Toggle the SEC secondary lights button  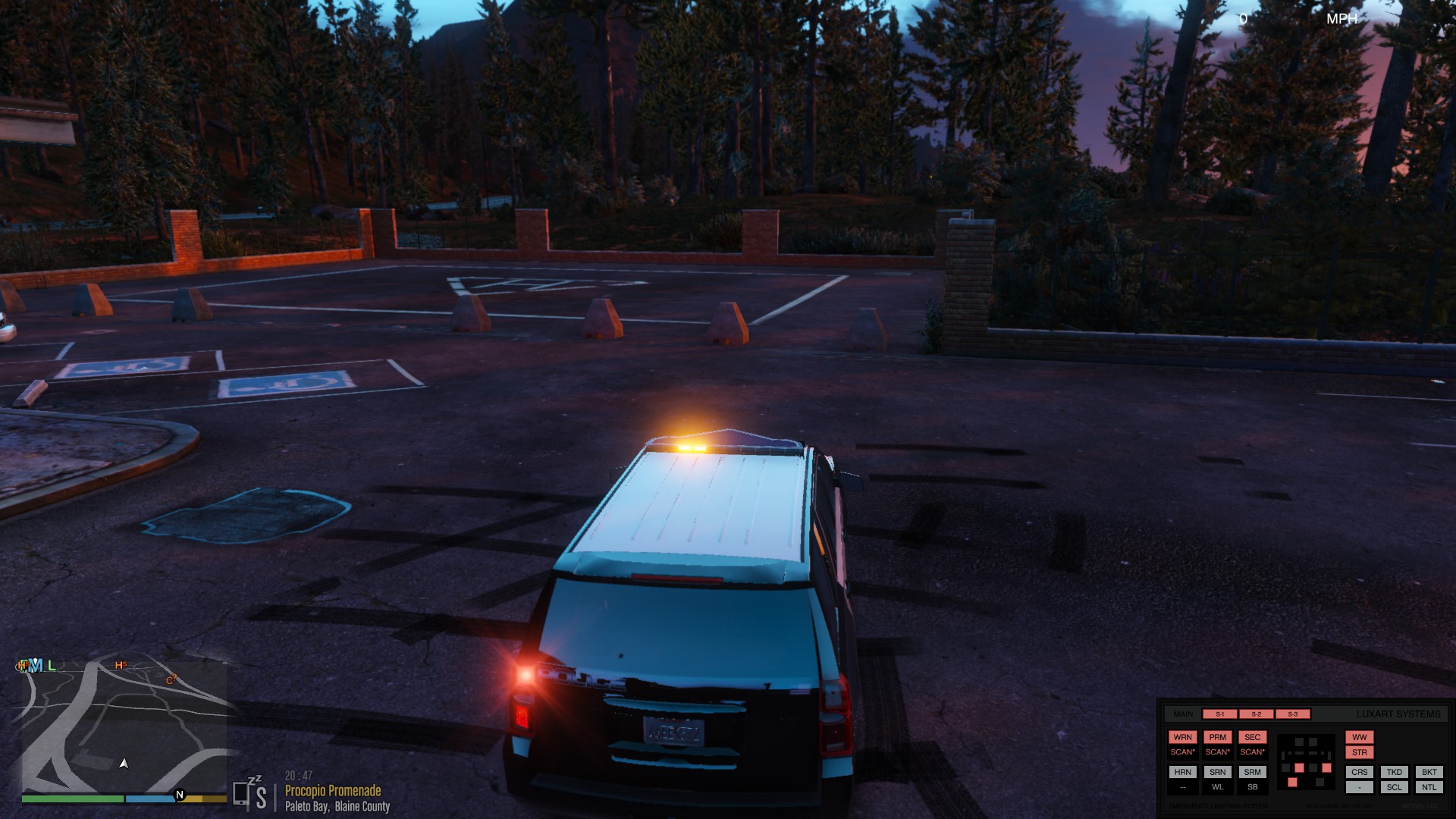coord(1252,737)
